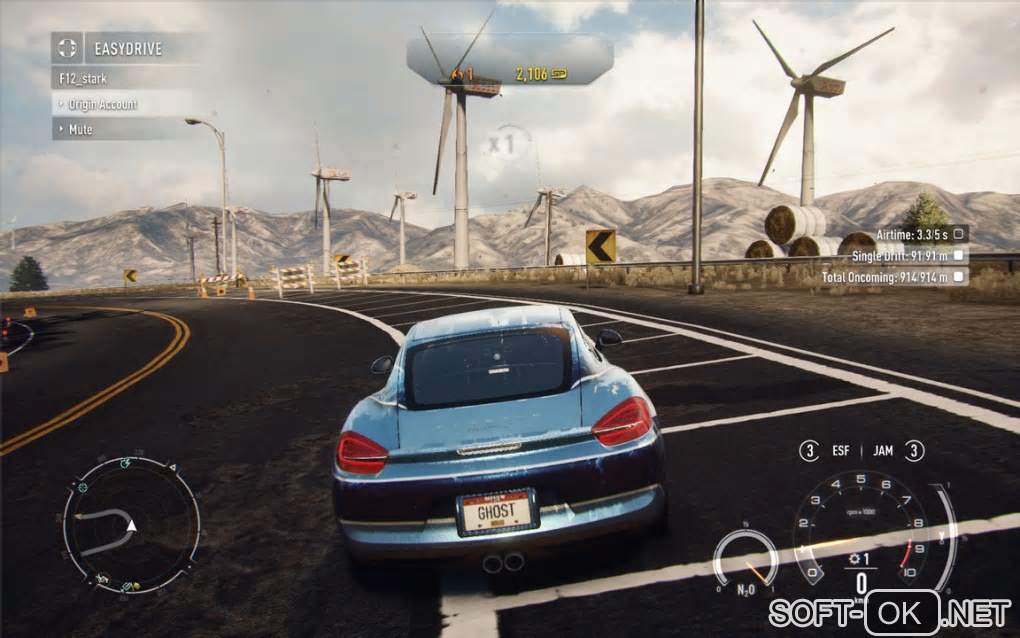Click the SOFT-OK.NET watermark logo
Viewport: 1020px width, 638px height.
click(x=889, y=610)
